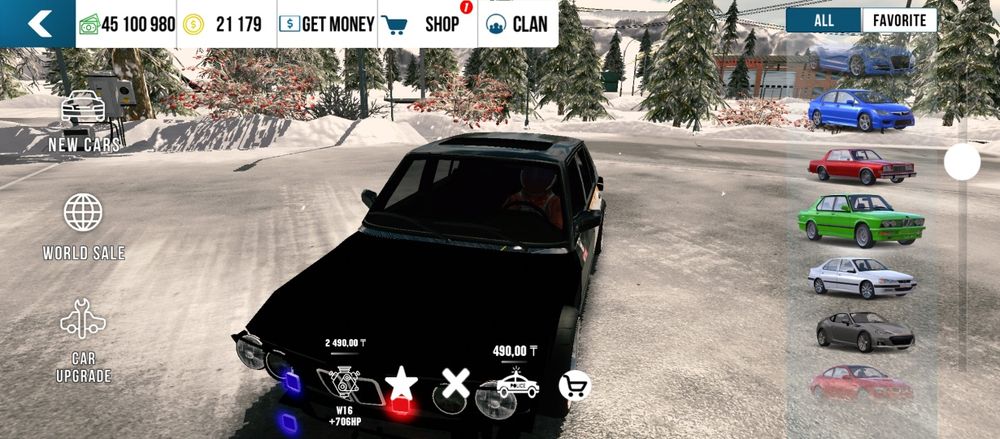The image size is (1000, 439).
Task: Select the red classic sedan thumbnail
Action: click(x=861, y=165)
